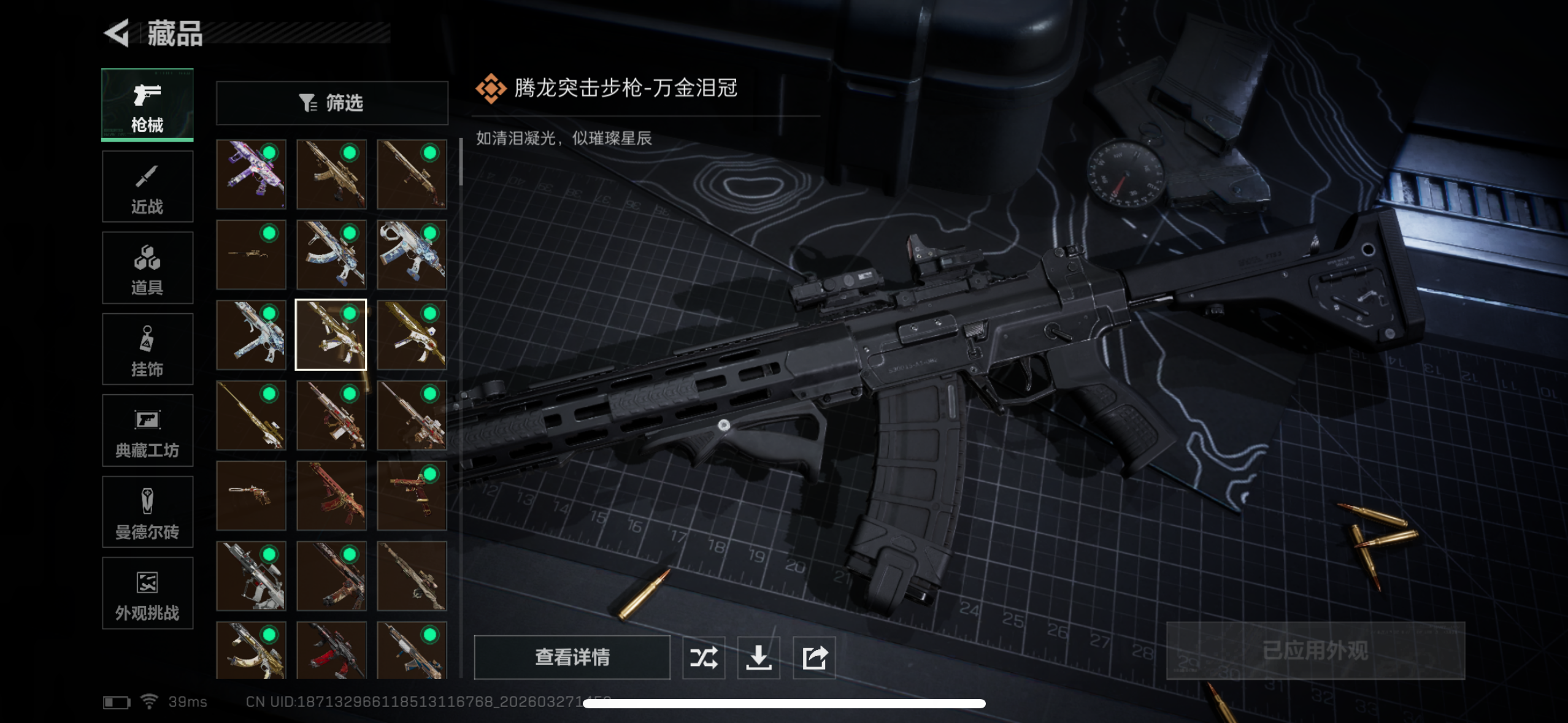The height and width of the screenshot is (723, 1568).
Task: Click the Wi-Fi status icon
Action: [150, 701]
